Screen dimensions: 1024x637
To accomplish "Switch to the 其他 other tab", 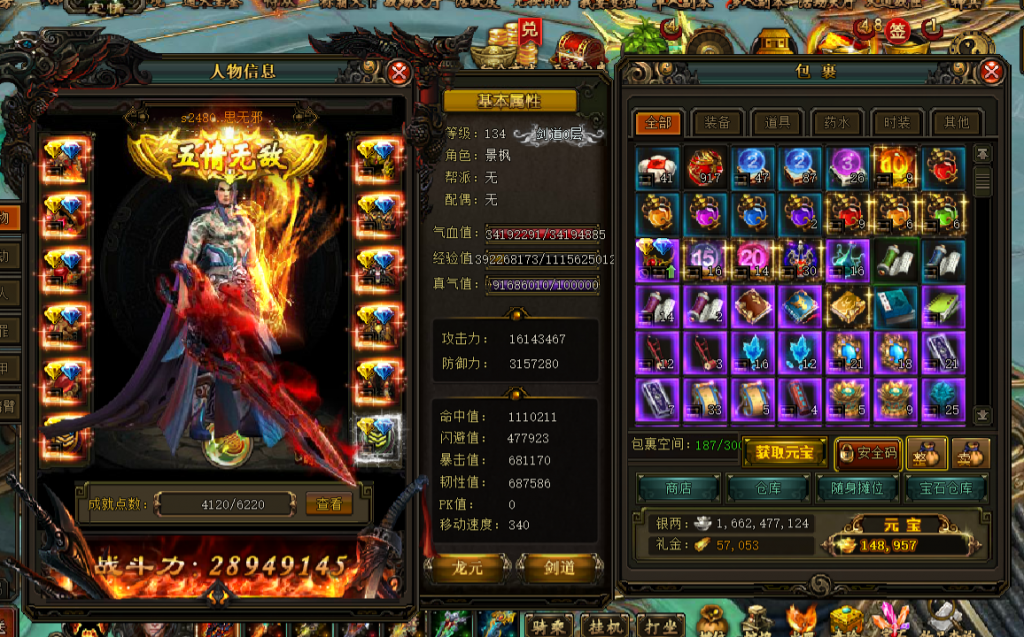I will (x=956, y=123).
